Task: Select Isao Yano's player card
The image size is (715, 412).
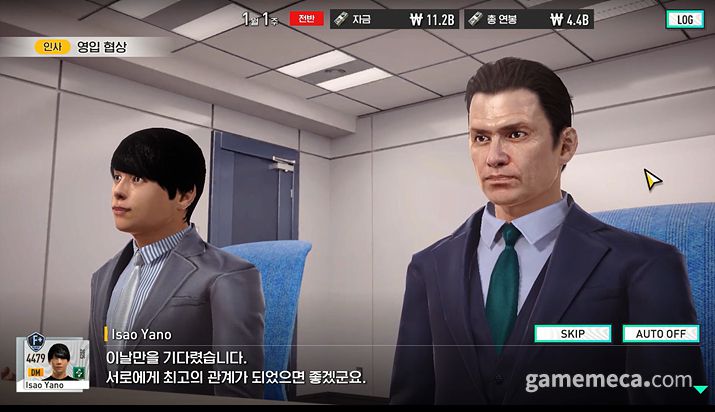Action: point(52,364)
